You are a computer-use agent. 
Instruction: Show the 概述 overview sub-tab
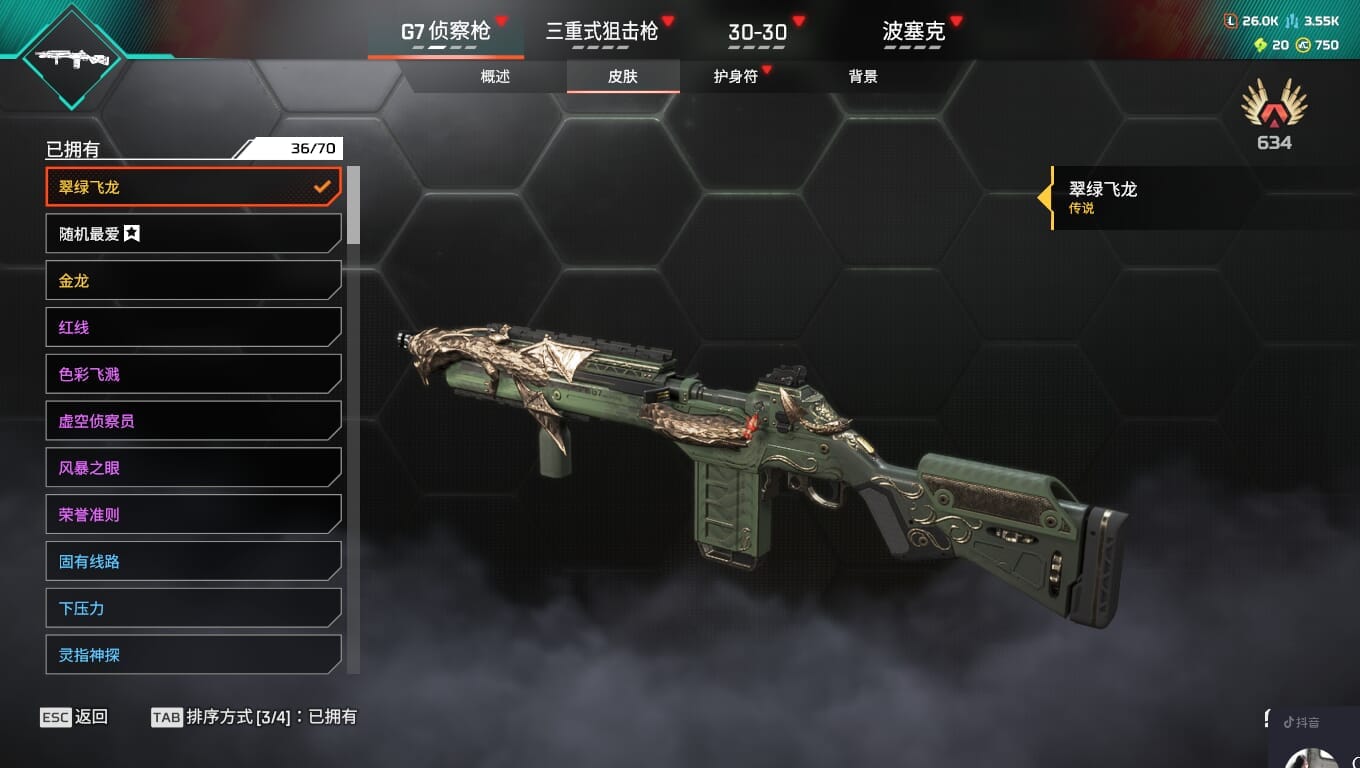[495, 77]
